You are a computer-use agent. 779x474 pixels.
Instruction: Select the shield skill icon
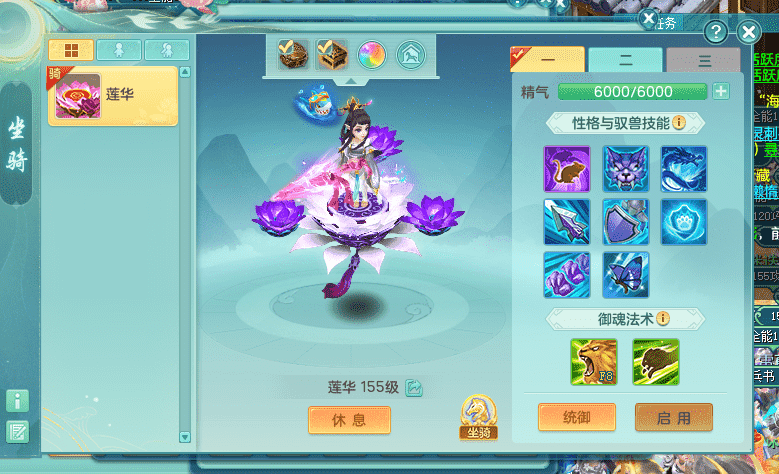click(x=626, y=221)
